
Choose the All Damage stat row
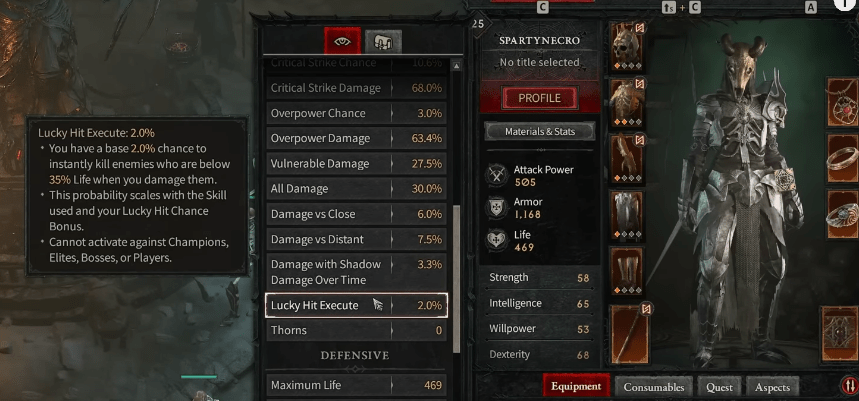356,188
